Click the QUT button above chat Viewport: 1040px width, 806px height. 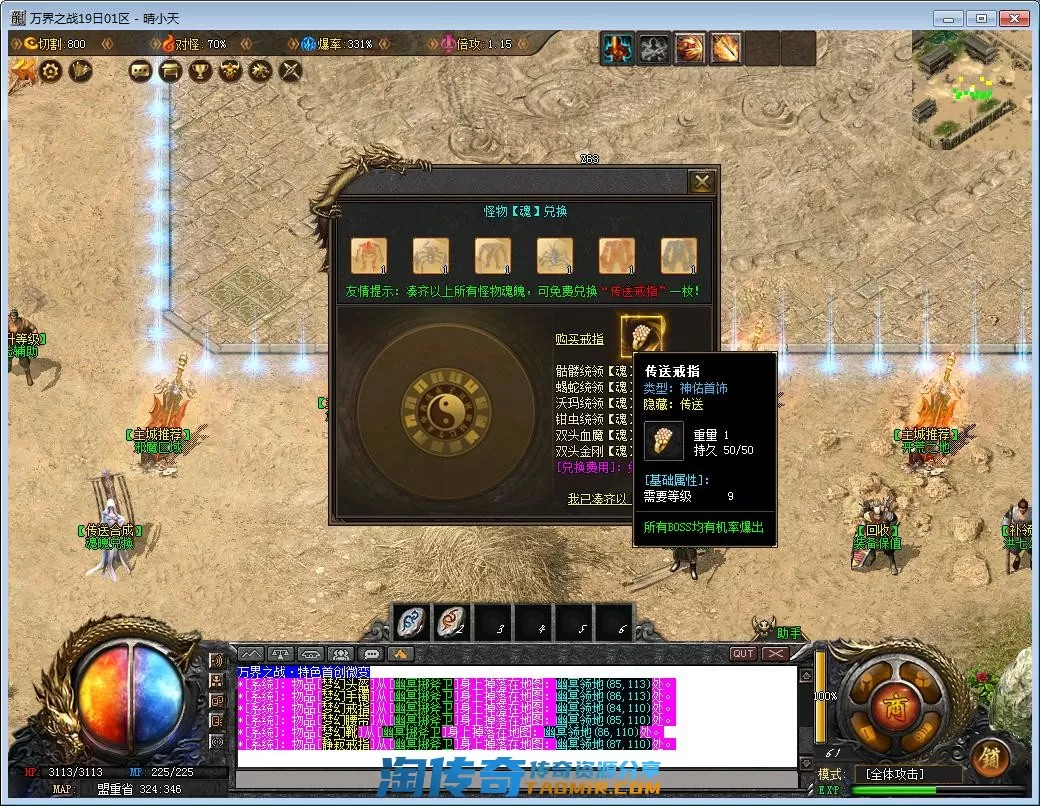[743, 654]
